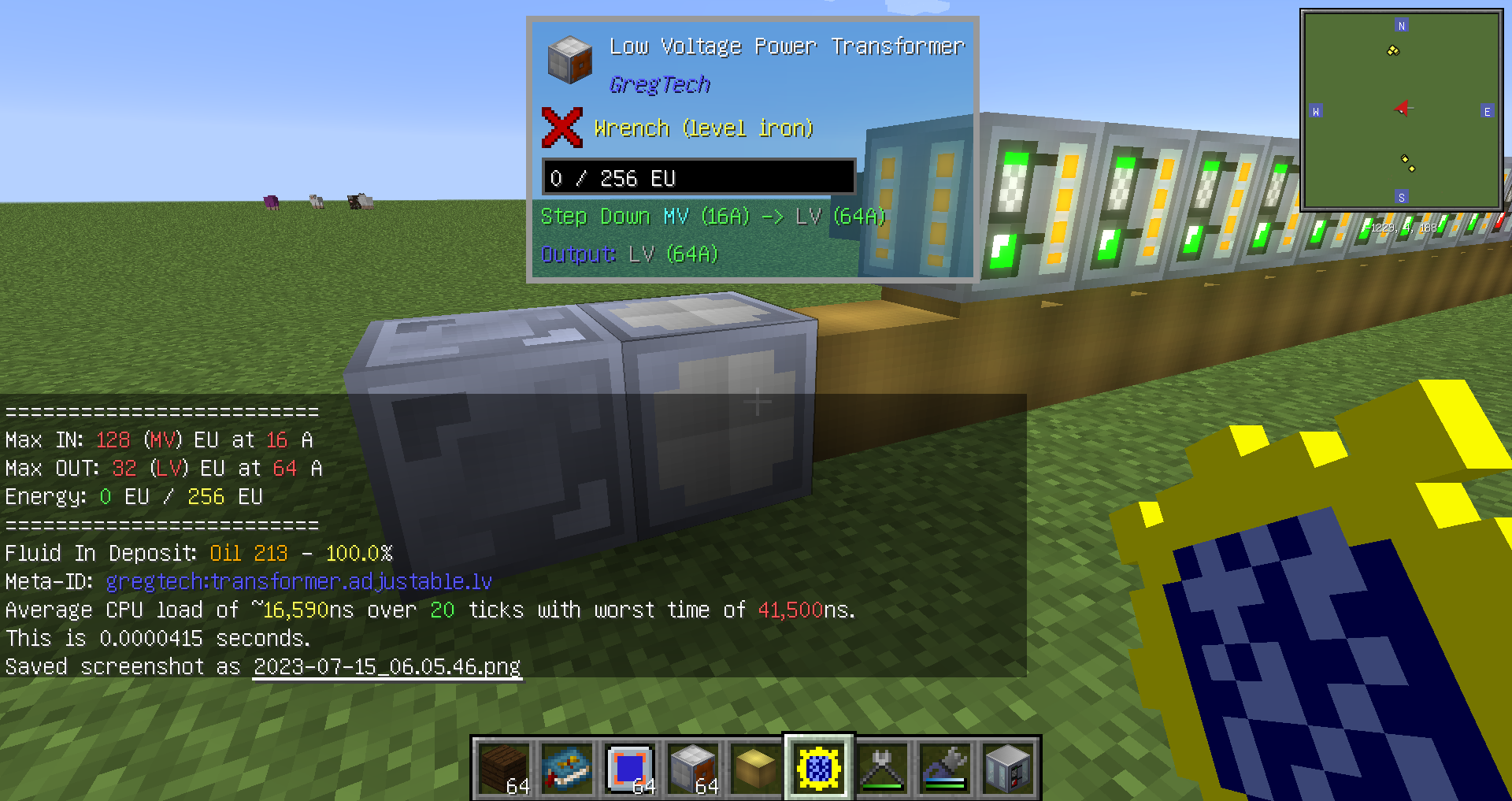Screen dimensions: 1512x801
Task: Click the gregtech:transformer.adjustable.lv Meta-ID link
Action: click(x=299, y=581)
